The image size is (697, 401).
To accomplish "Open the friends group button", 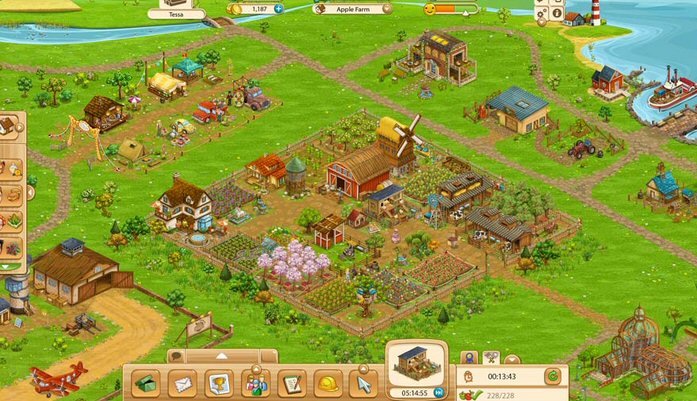I will click(254, 382).
